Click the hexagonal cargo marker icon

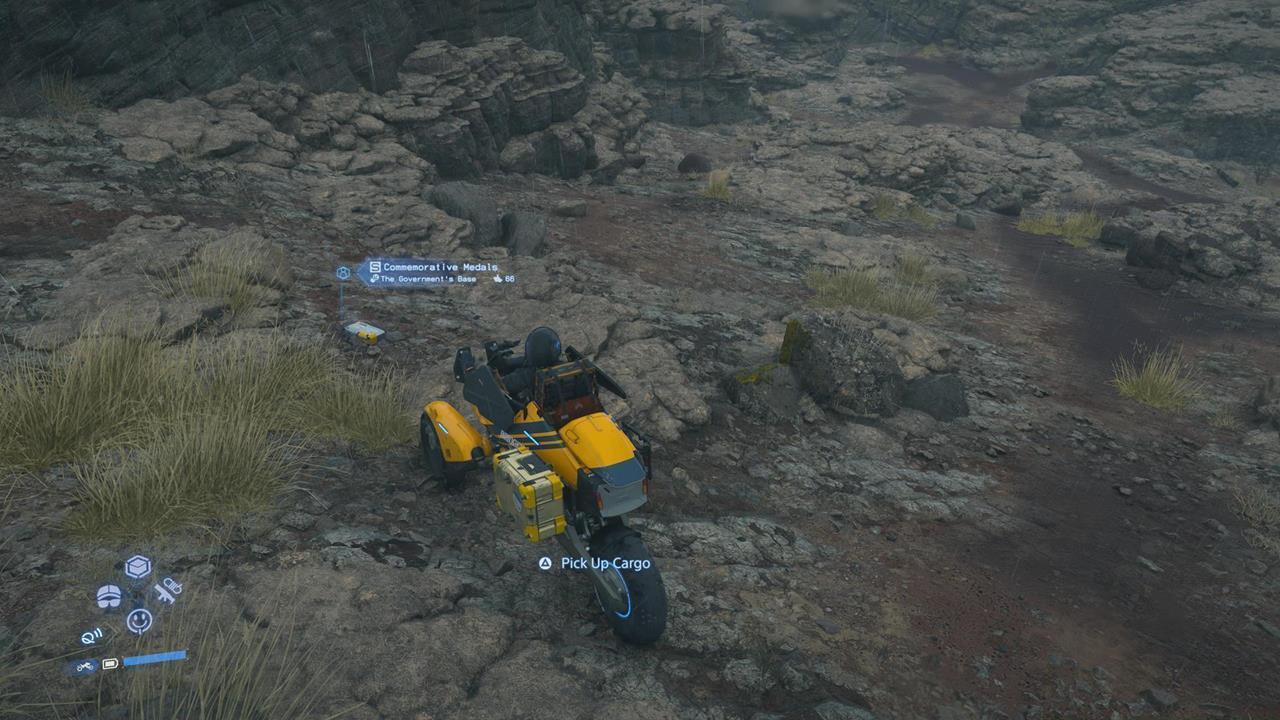tap(342, 271)
